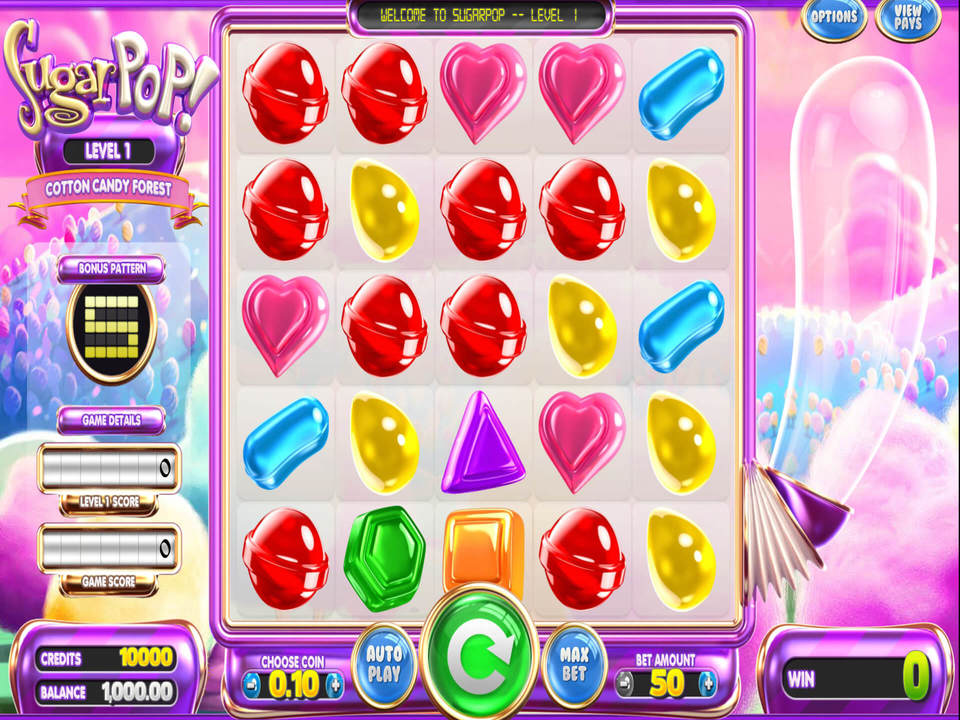
Task: Raise the bet amount
Action: pyautogui.click(x=708, y=685)
